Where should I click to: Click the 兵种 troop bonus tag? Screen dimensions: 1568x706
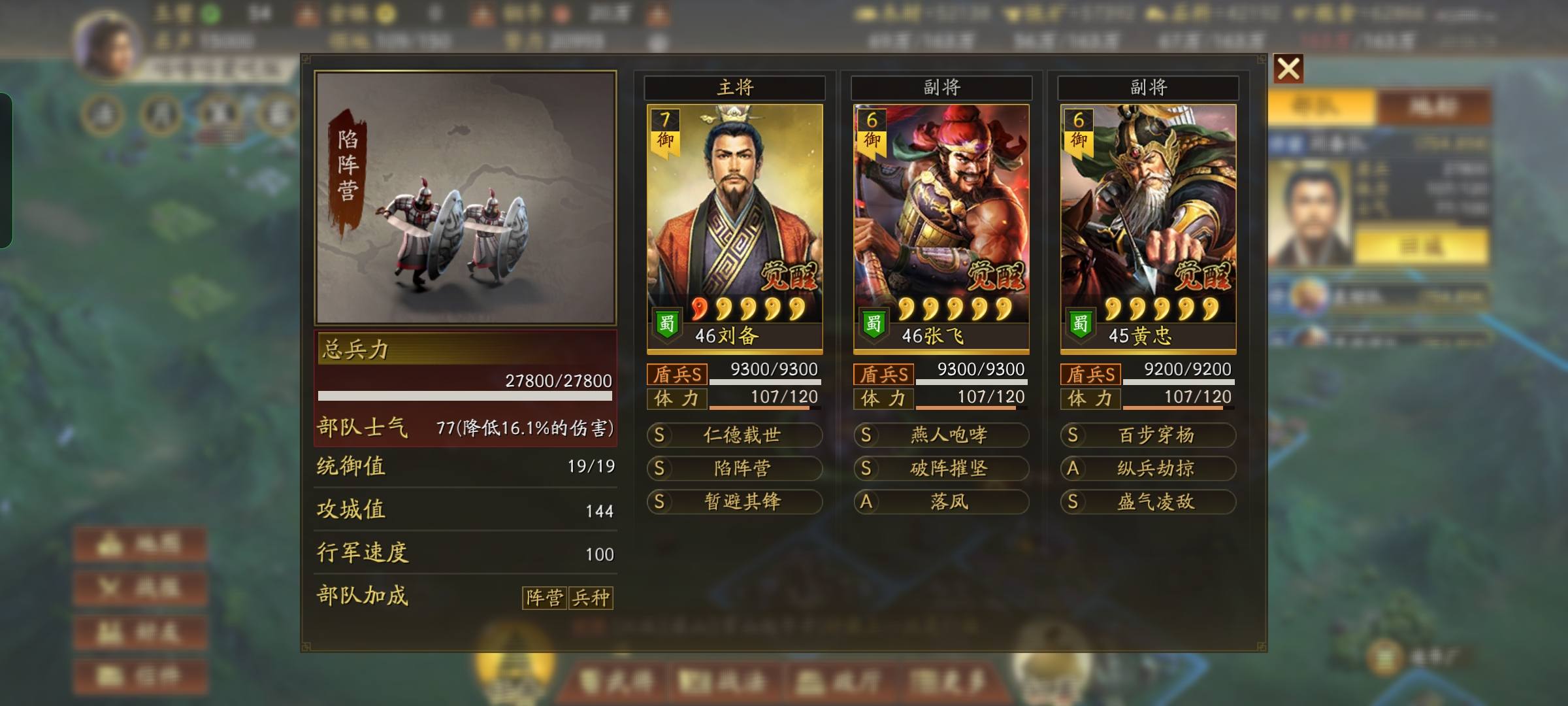click(x=591, y=597)
